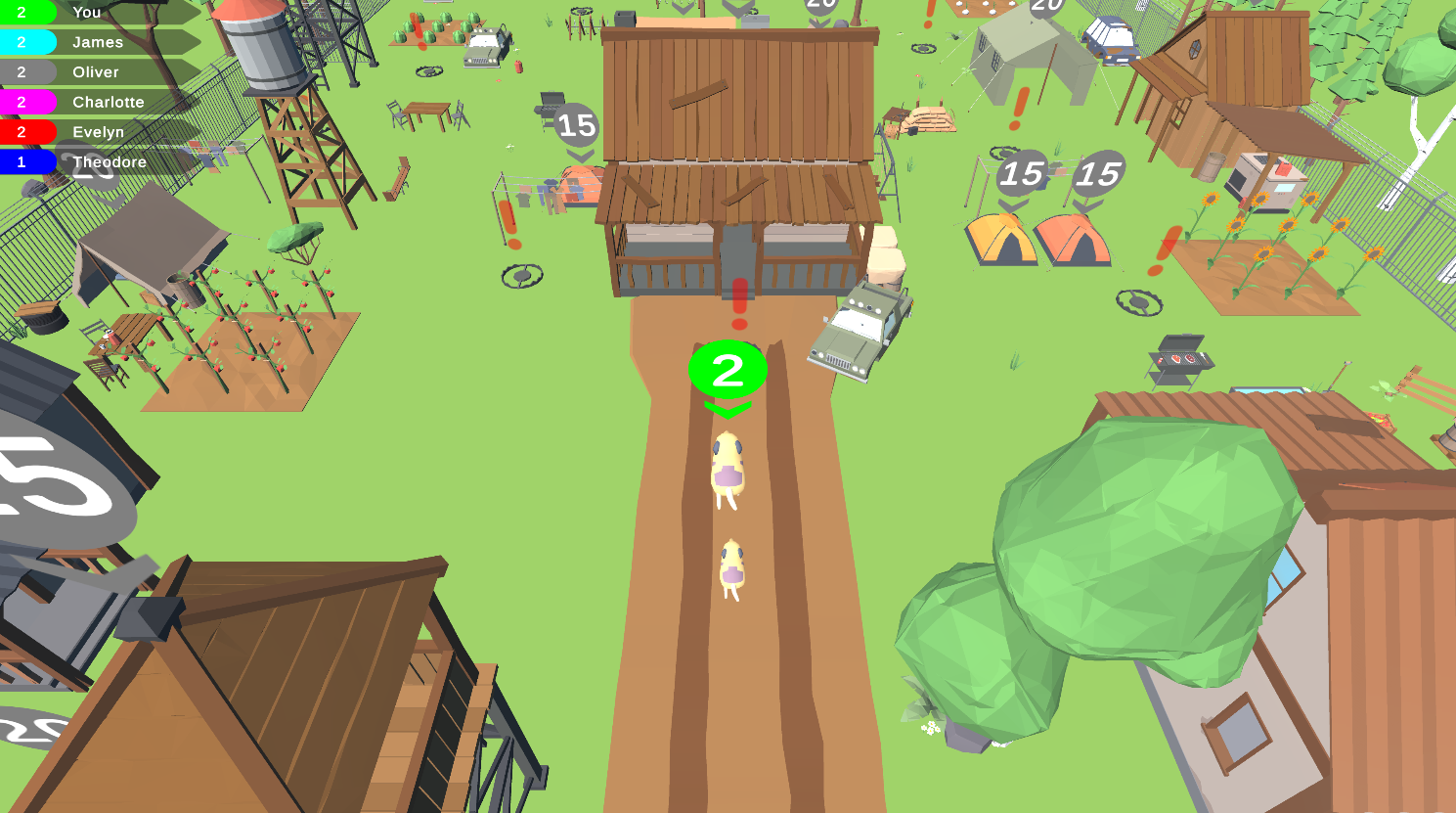This screenshot has width=1456, height=813.
Task: Click the chicken on the dirt path
Action: [x=727, y=470]
